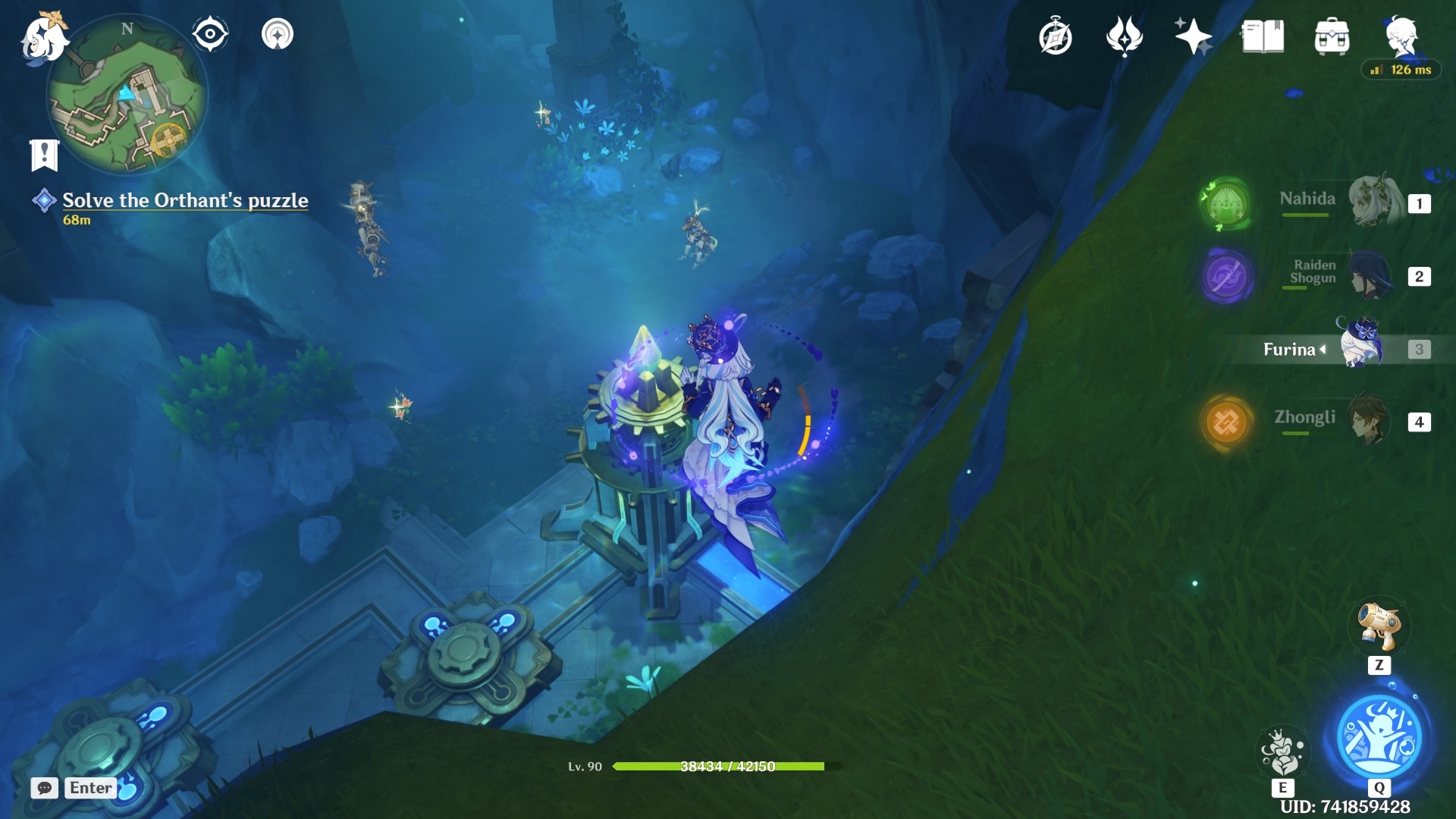
Task: Open the battle pass wings icon
Action: click(1124, 37)
